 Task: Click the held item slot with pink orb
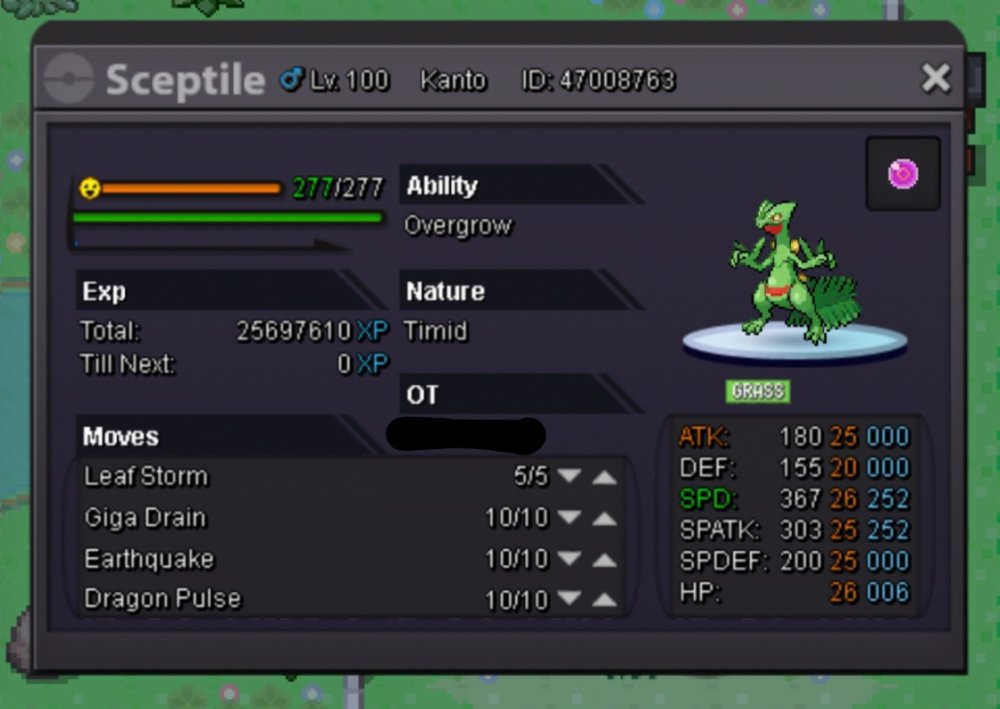902,174
